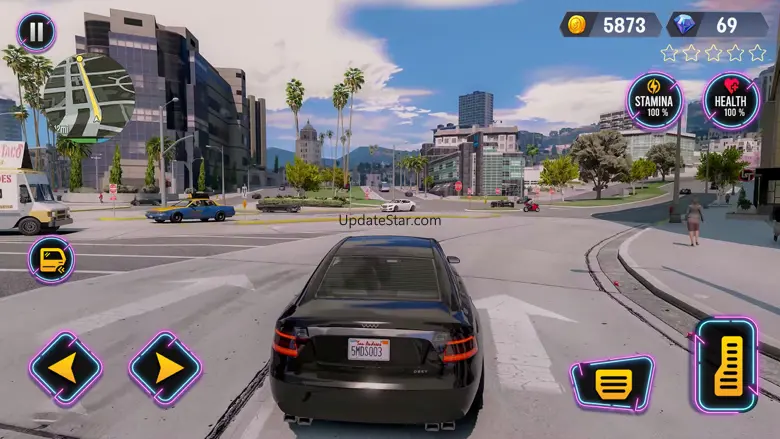The height and width of the screenshot is (439, 780).
Task: Hit the brake pedal button
Action: [x=612, y=382]
